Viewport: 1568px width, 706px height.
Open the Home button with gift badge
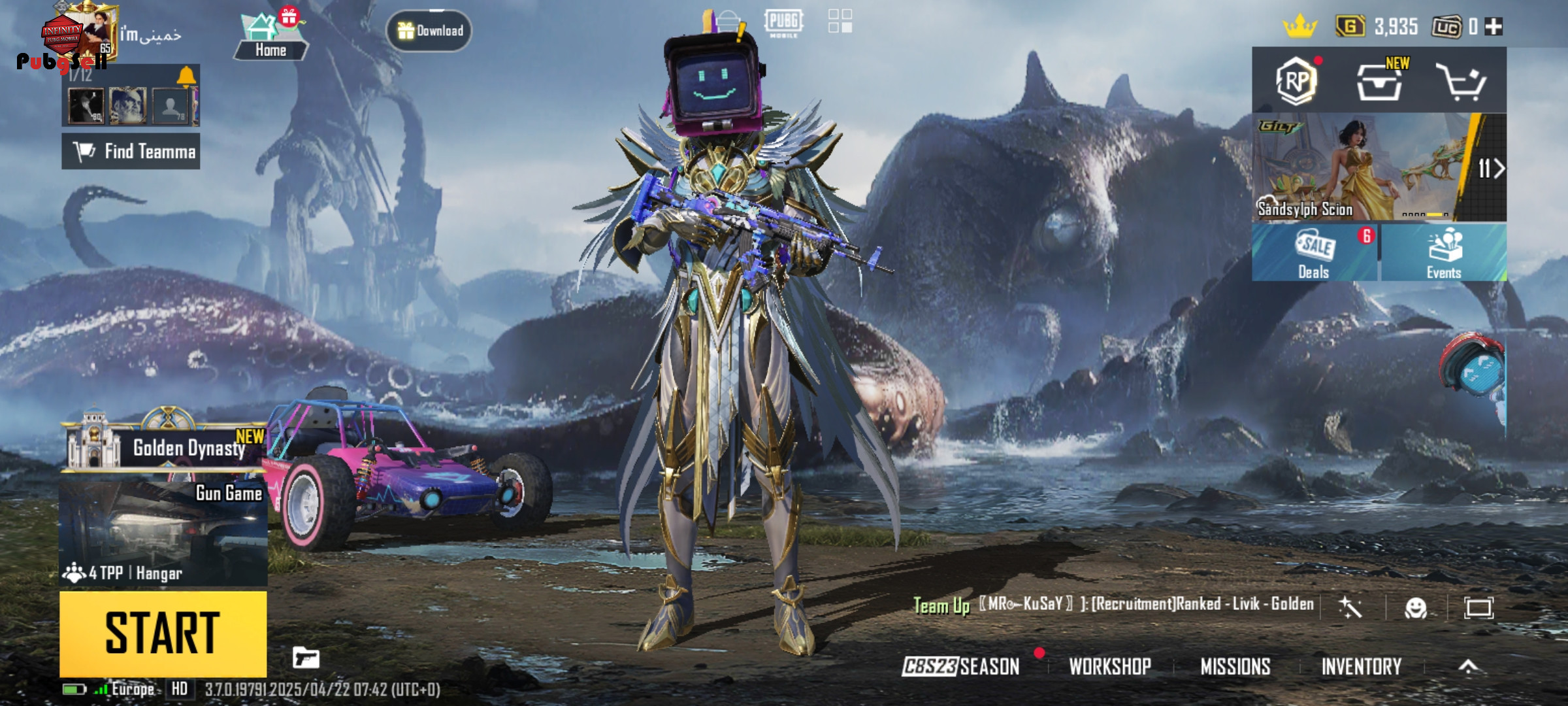click(x=270, y=38)
